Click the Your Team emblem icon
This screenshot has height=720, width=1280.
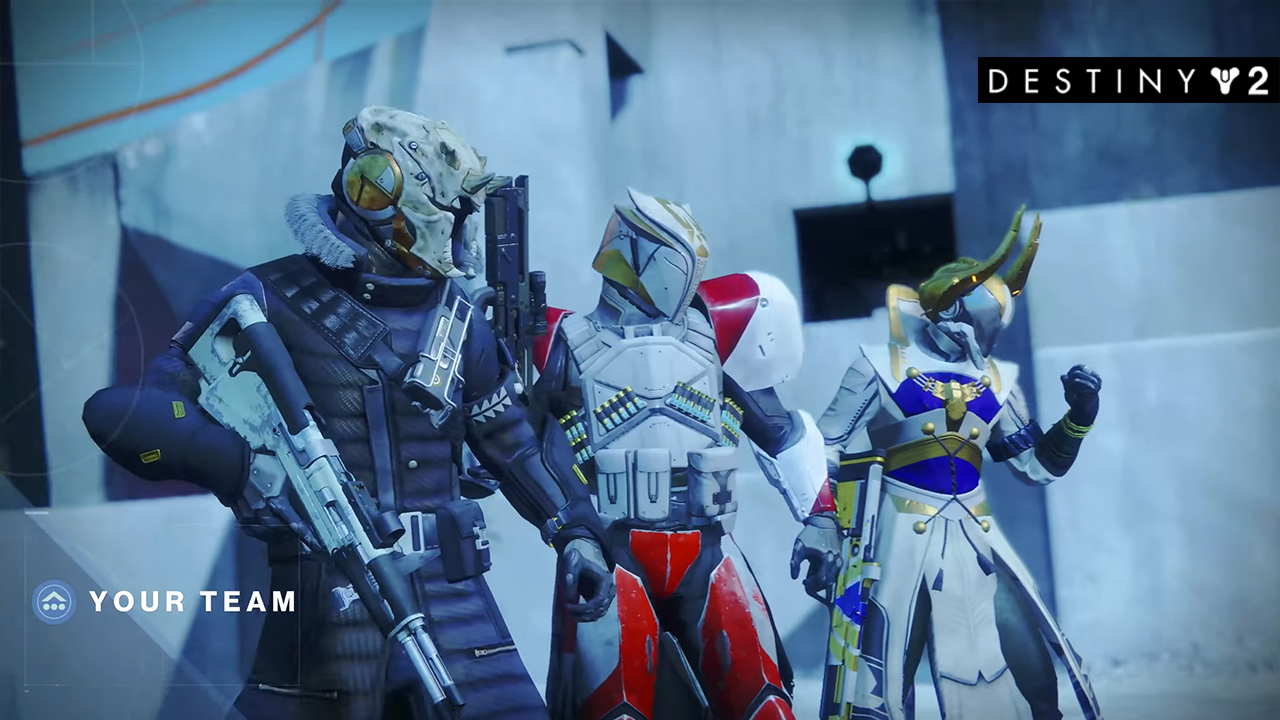tap(54, 602)
